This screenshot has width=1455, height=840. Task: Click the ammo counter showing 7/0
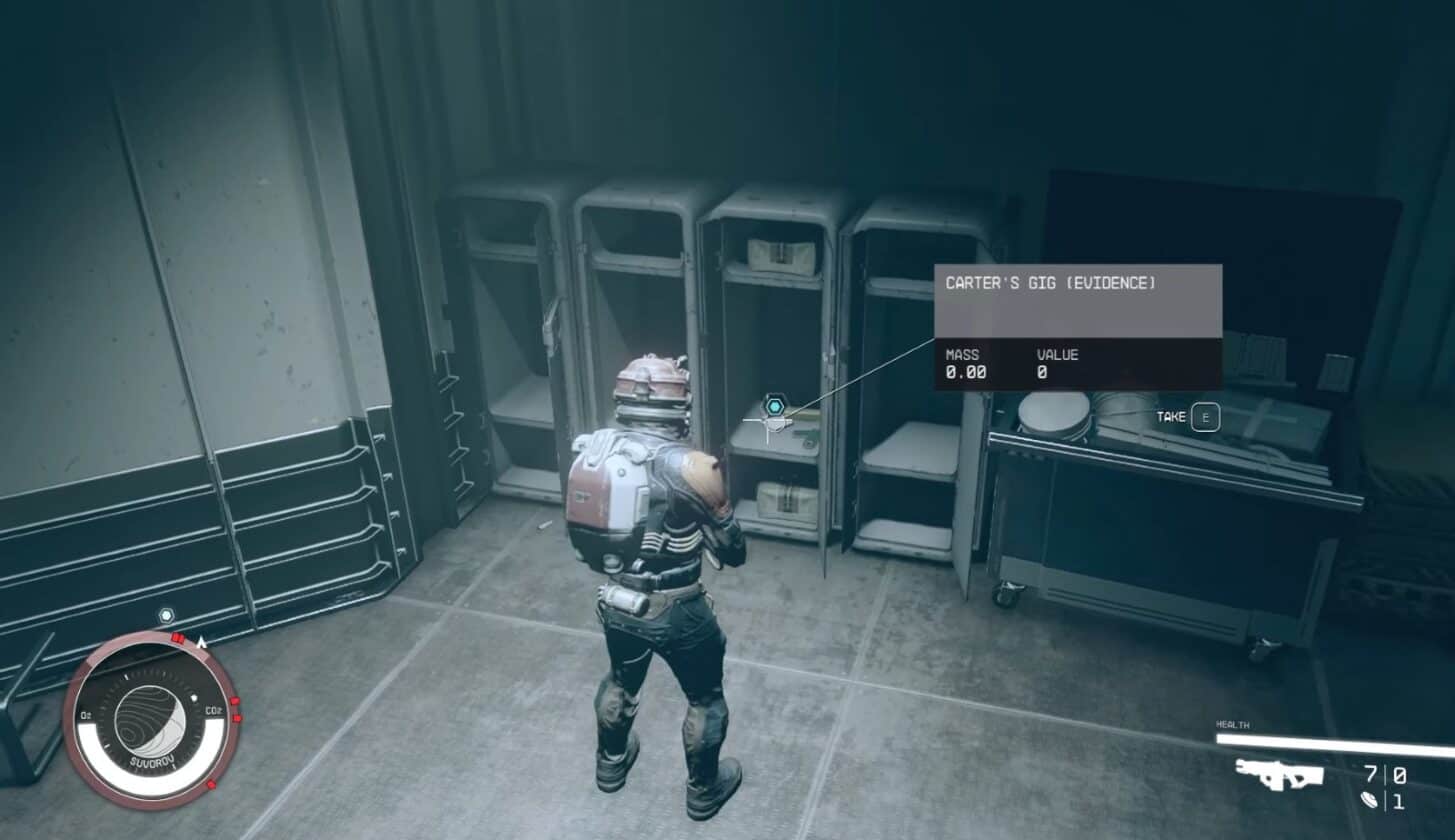pyautogui.click(x=1386, y=774)
